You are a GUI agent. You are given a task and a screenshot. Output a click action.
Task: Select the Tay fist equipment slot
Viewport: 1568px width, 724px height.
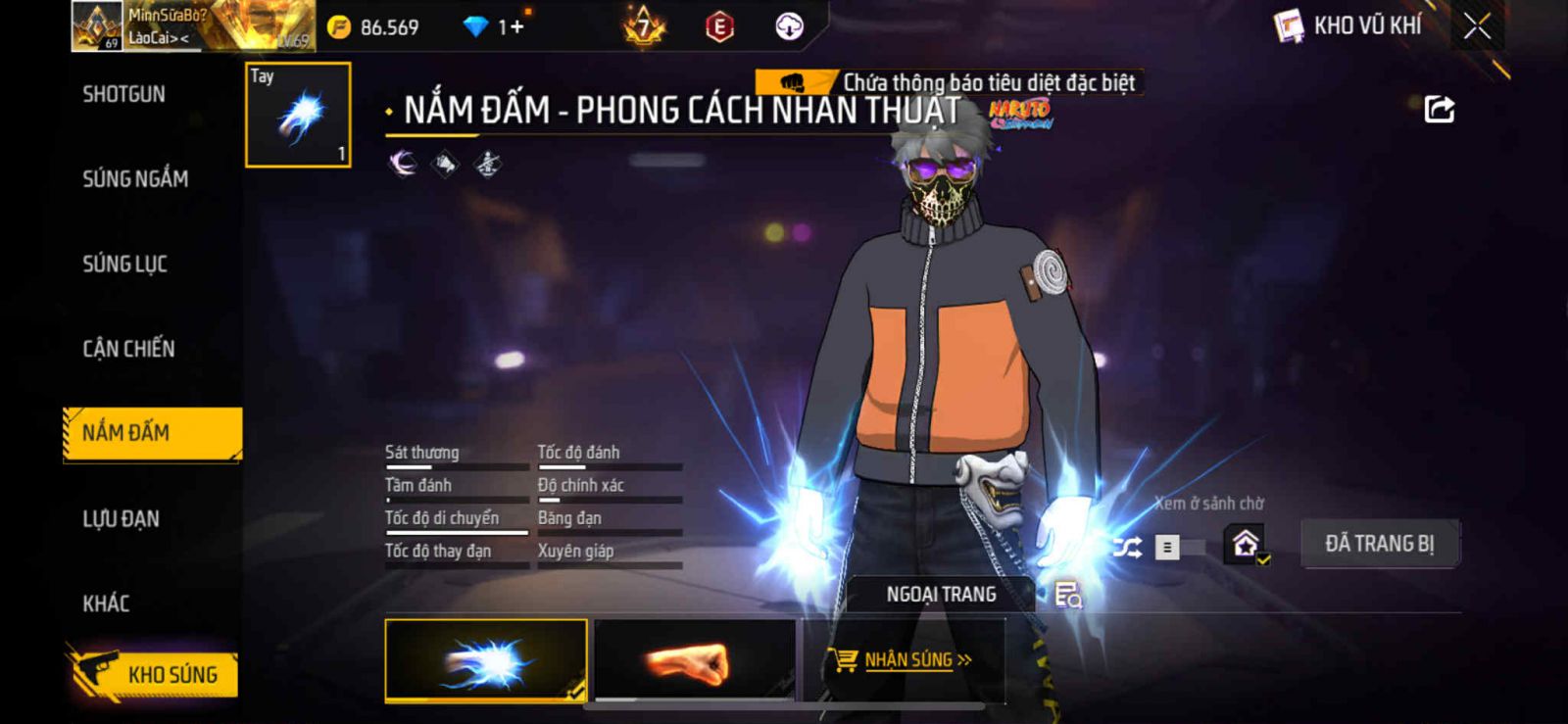[298, 115]
